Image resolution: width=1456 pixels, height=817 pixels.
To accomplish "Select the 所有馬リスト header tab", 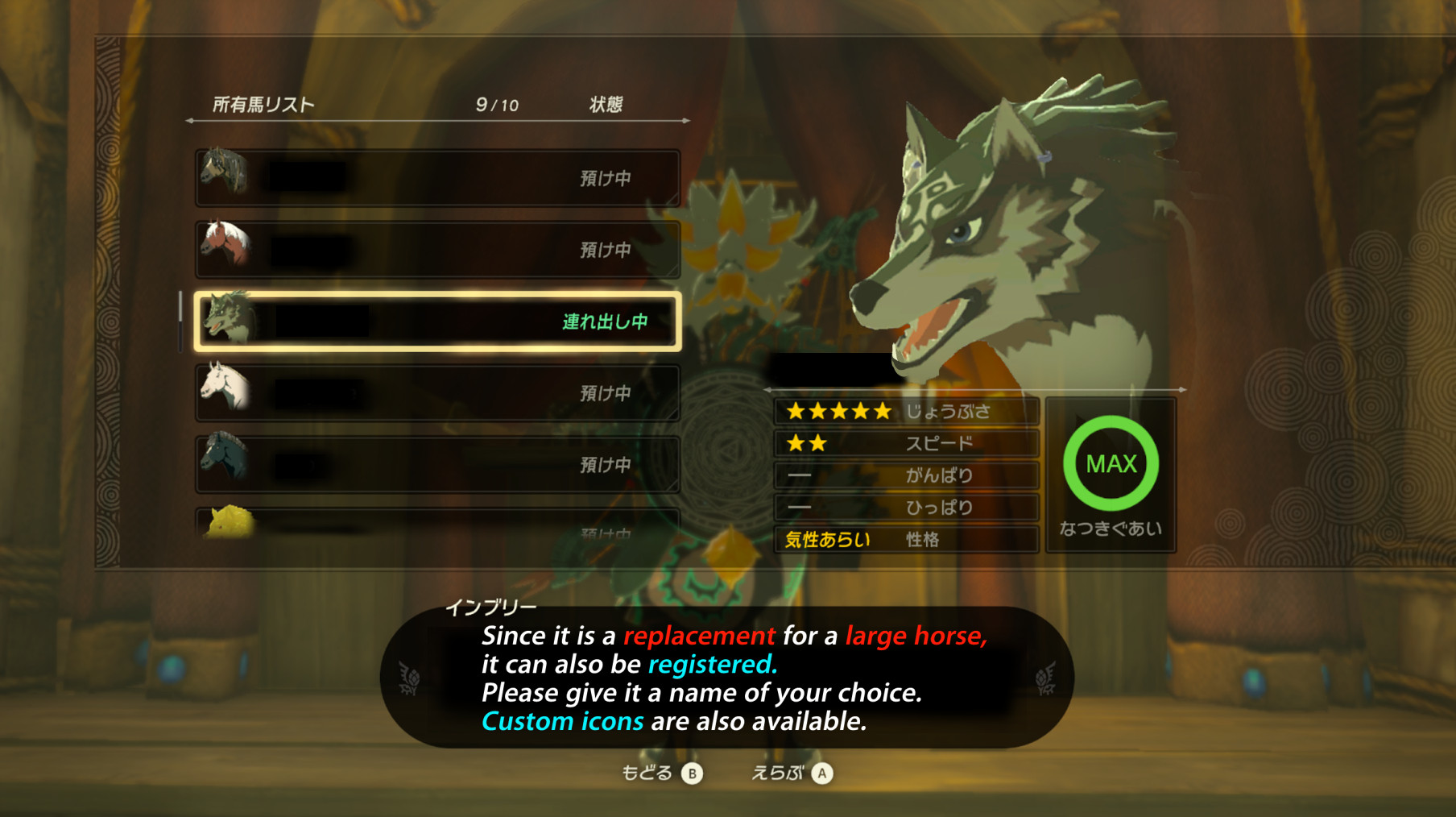I will (x=262, y=103).
